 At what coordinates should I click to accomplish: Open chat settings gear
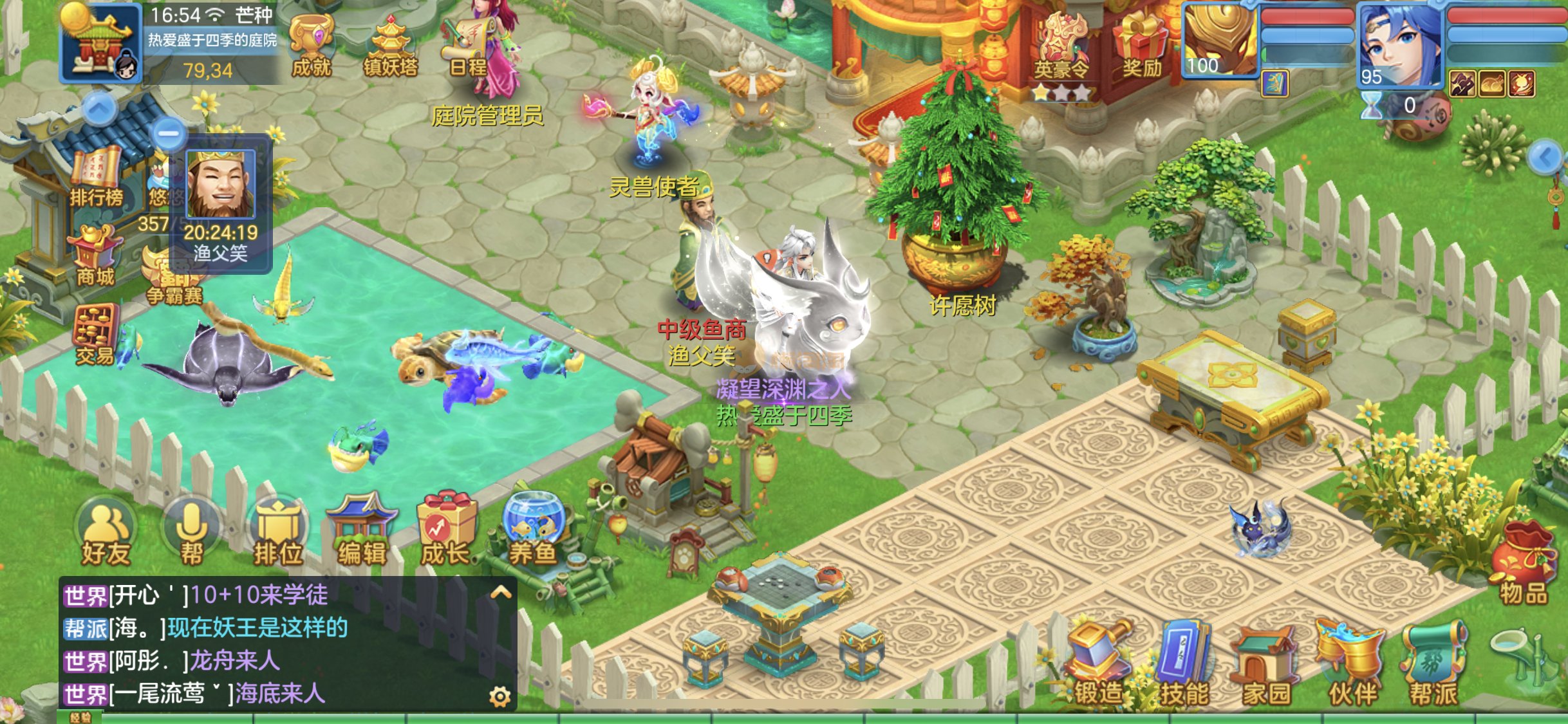pyautogui.click(x=500, y=696)
